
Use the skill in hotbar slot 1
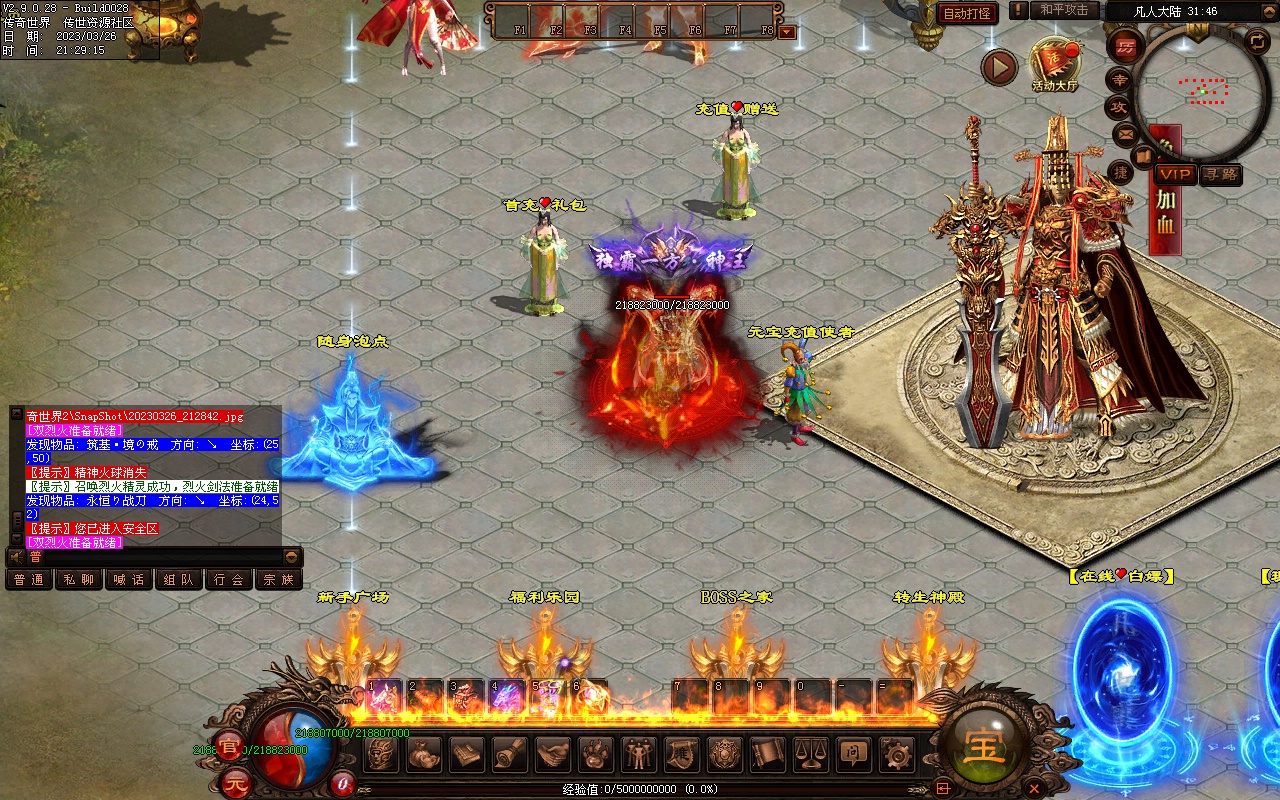pyautogui.click(x=383, y=696)
